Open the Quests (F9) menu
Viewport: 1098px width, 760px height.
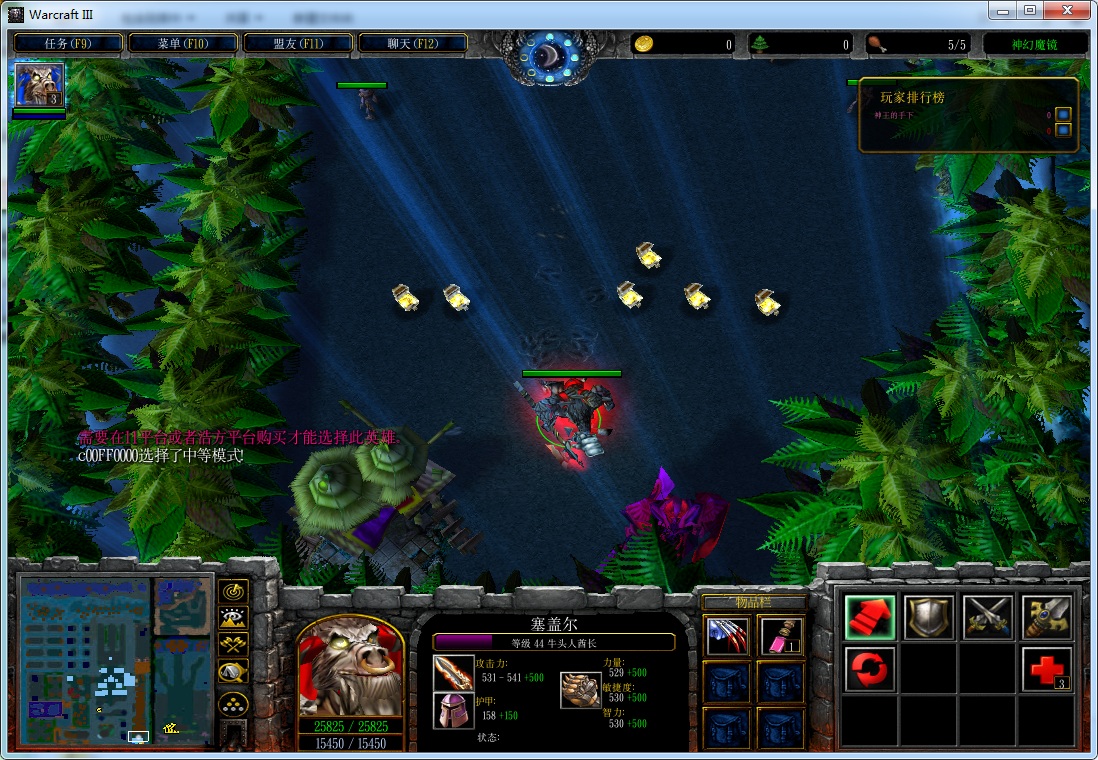click(69, 43)
